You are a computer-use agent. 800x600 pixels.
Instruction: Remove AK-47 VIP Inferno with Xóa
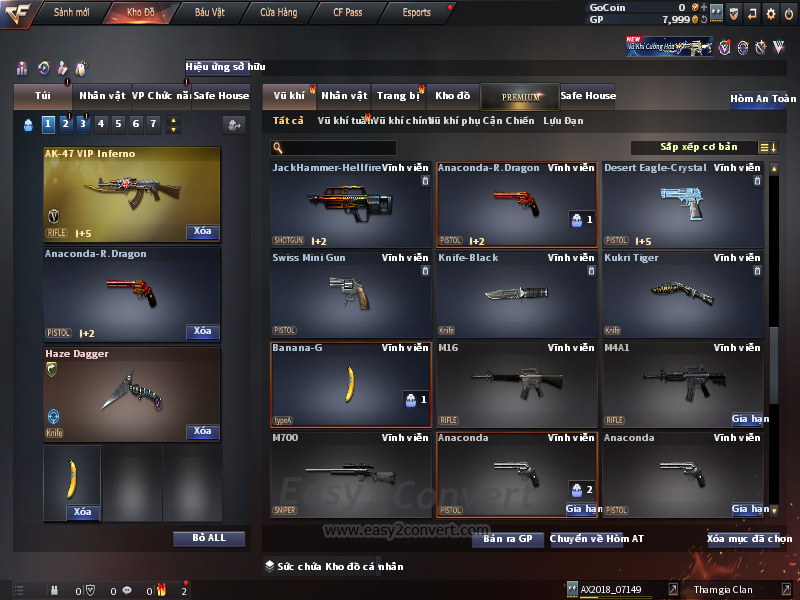click(x=202, y=232)
